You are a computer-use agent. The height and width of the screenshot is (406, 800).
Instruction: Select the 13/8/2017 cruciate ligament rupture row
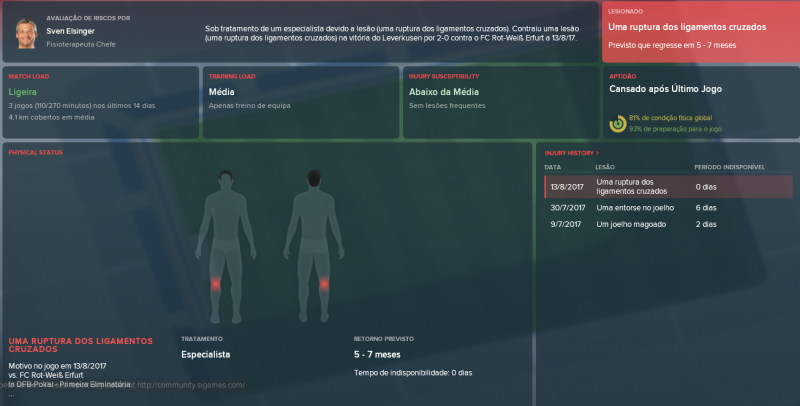(670, 186)
